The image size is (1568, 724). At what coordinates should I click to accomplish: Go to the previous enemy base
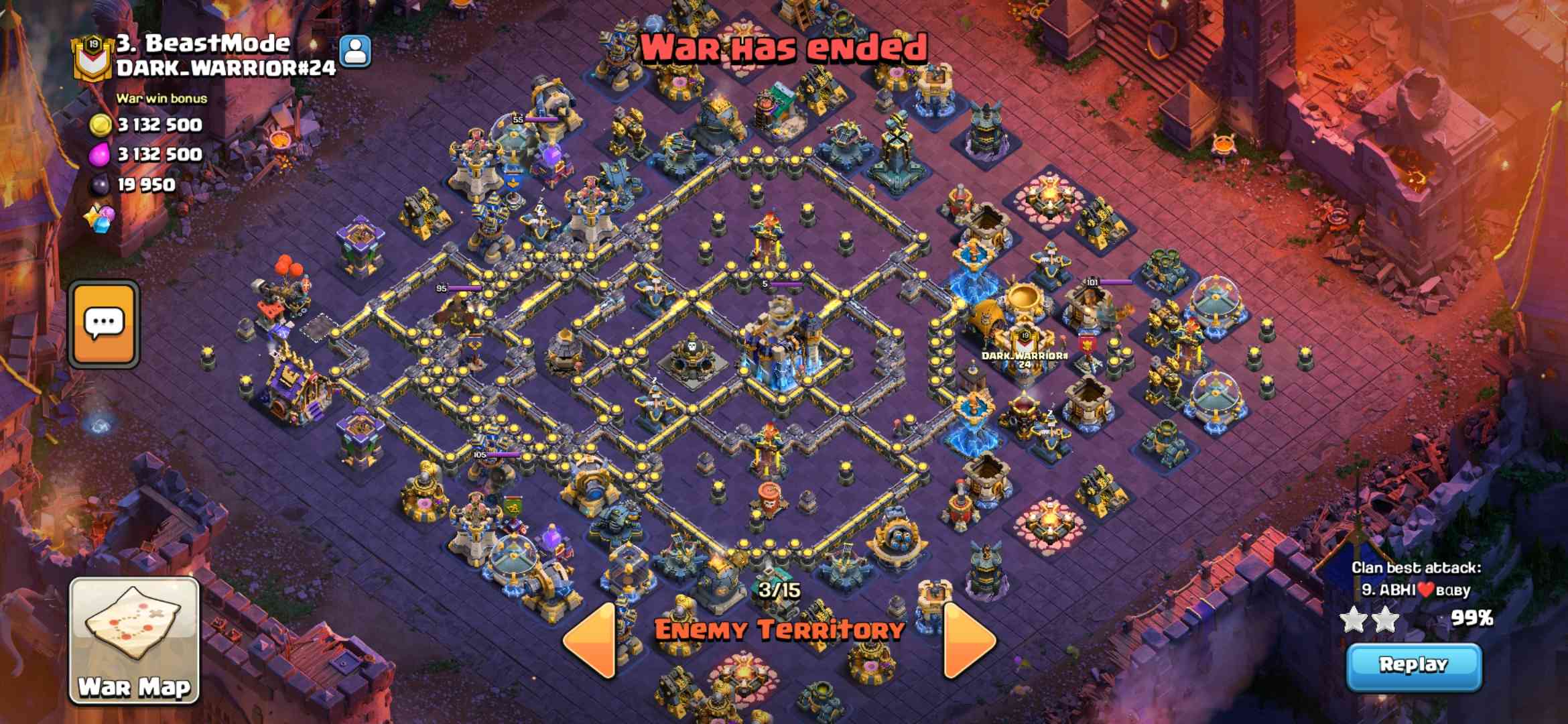tap(590, 639)
